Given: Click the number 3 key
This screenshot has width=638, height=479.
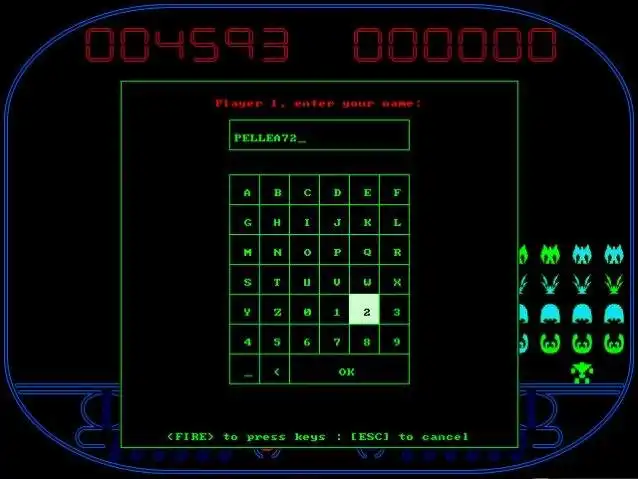Looking at the screenshot, I should [396, 312].
